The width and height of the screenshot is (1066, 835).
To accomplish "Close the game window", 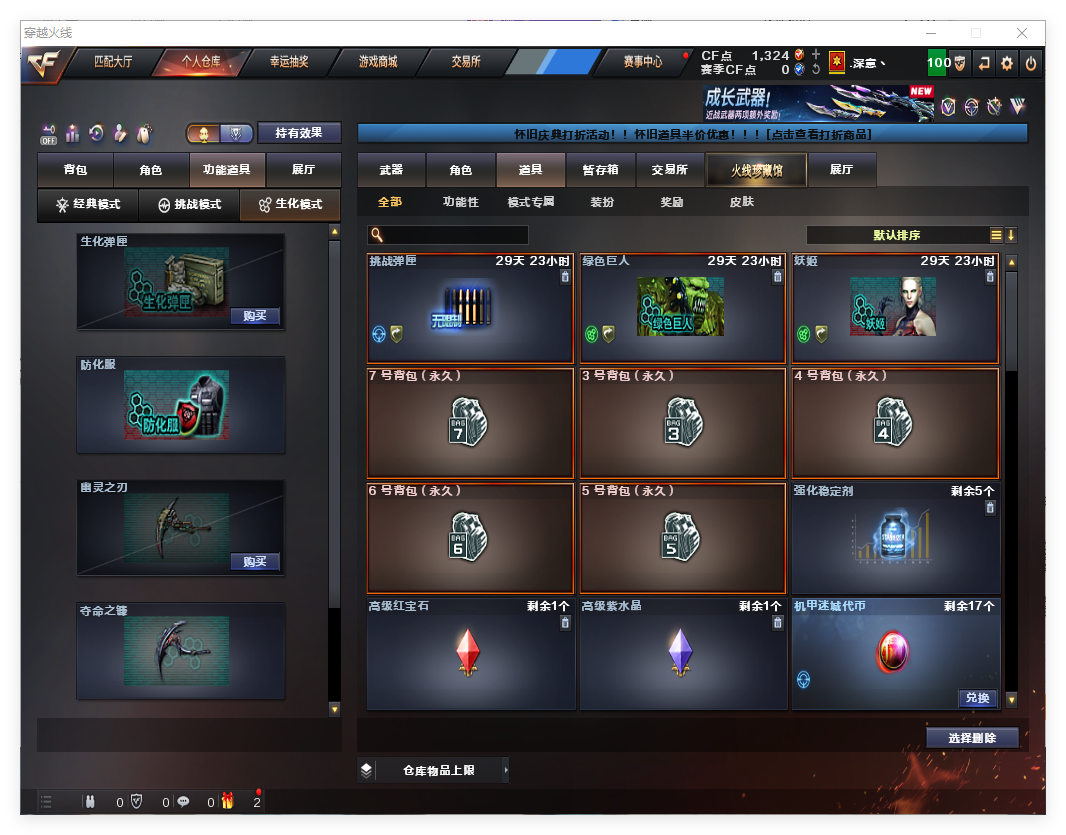I will (1022, 33).
